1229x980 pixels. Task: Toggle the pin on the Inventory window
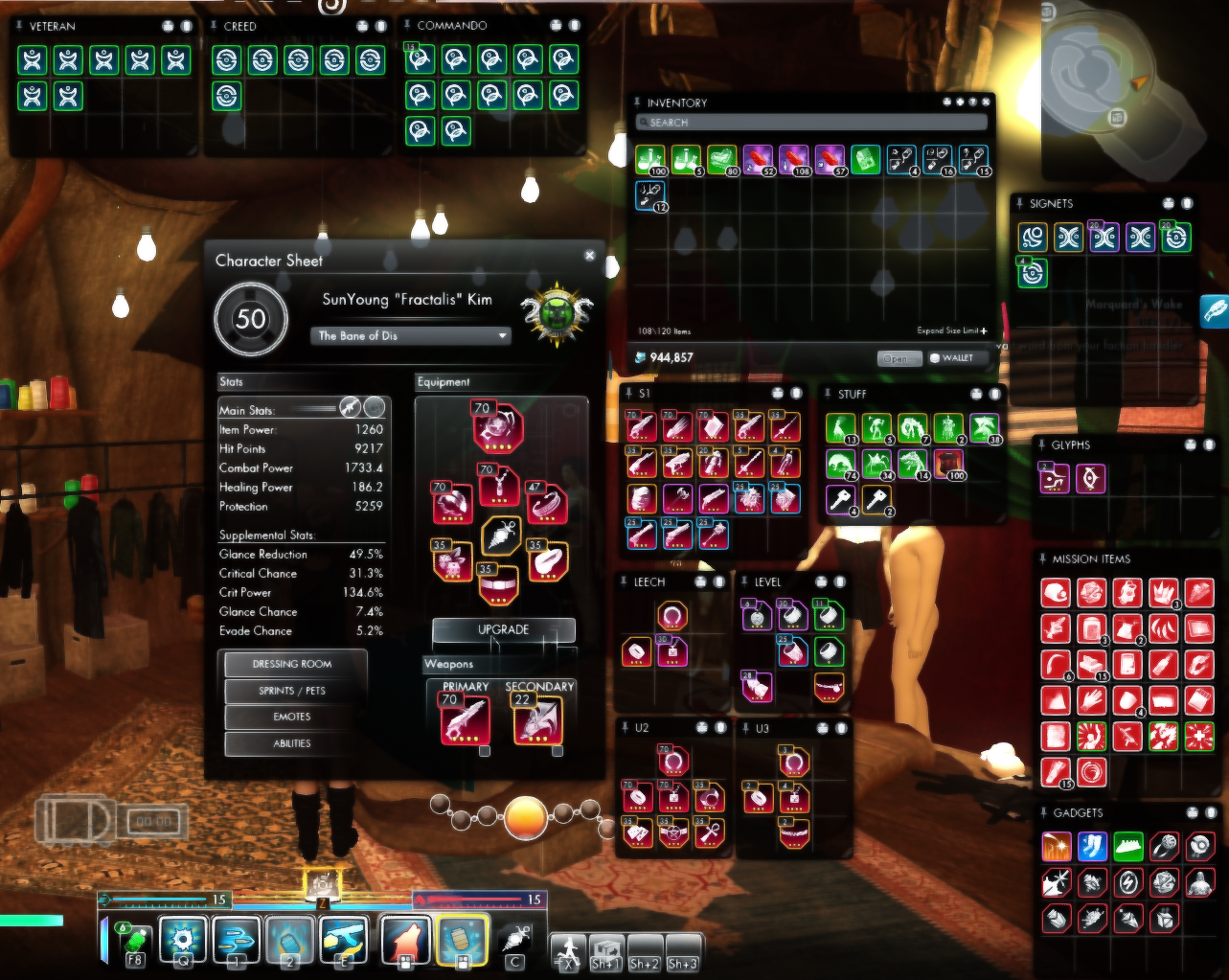tap(637, 103)
